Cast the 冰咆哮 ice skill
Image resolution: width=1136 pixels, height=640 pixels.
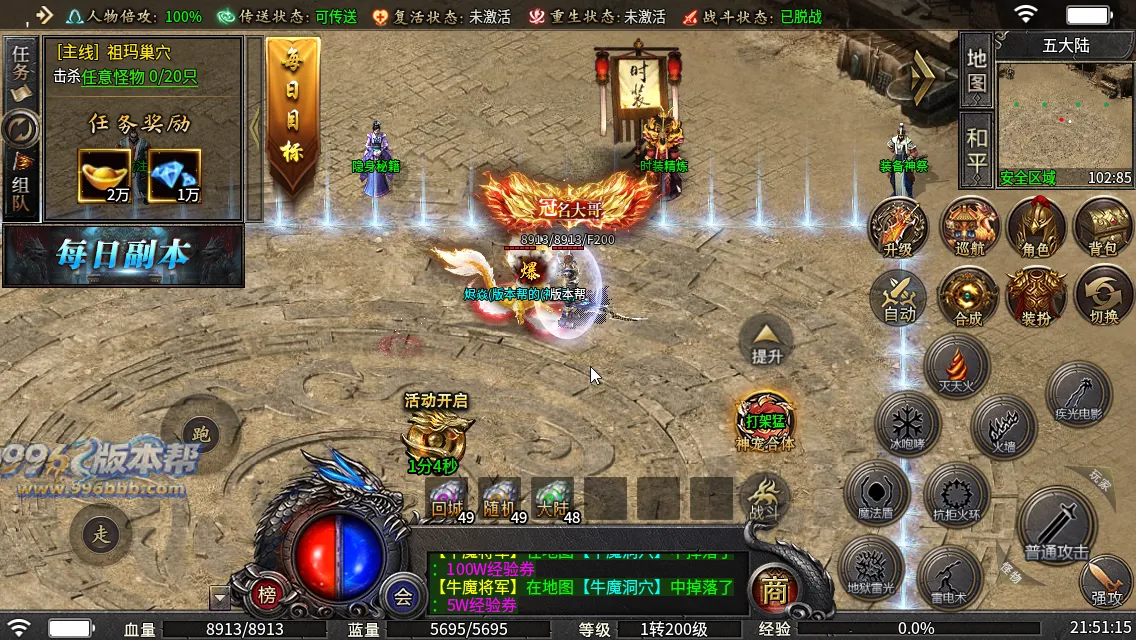click(907, 423)
